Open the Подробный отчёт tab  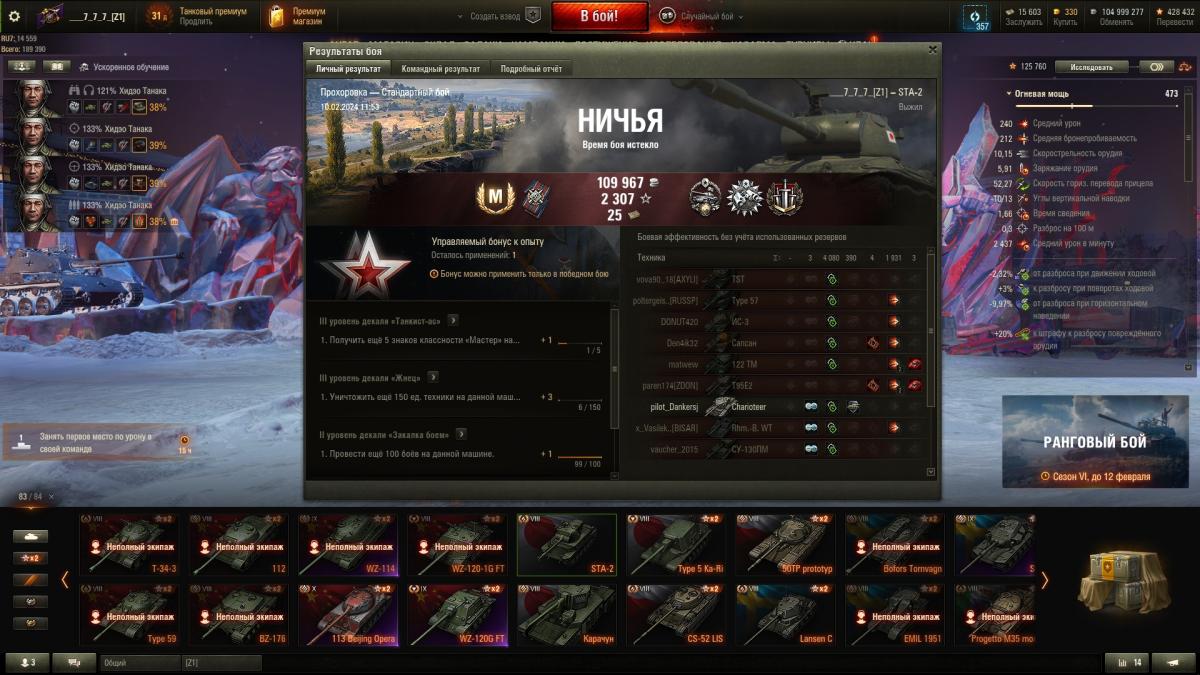530,69
